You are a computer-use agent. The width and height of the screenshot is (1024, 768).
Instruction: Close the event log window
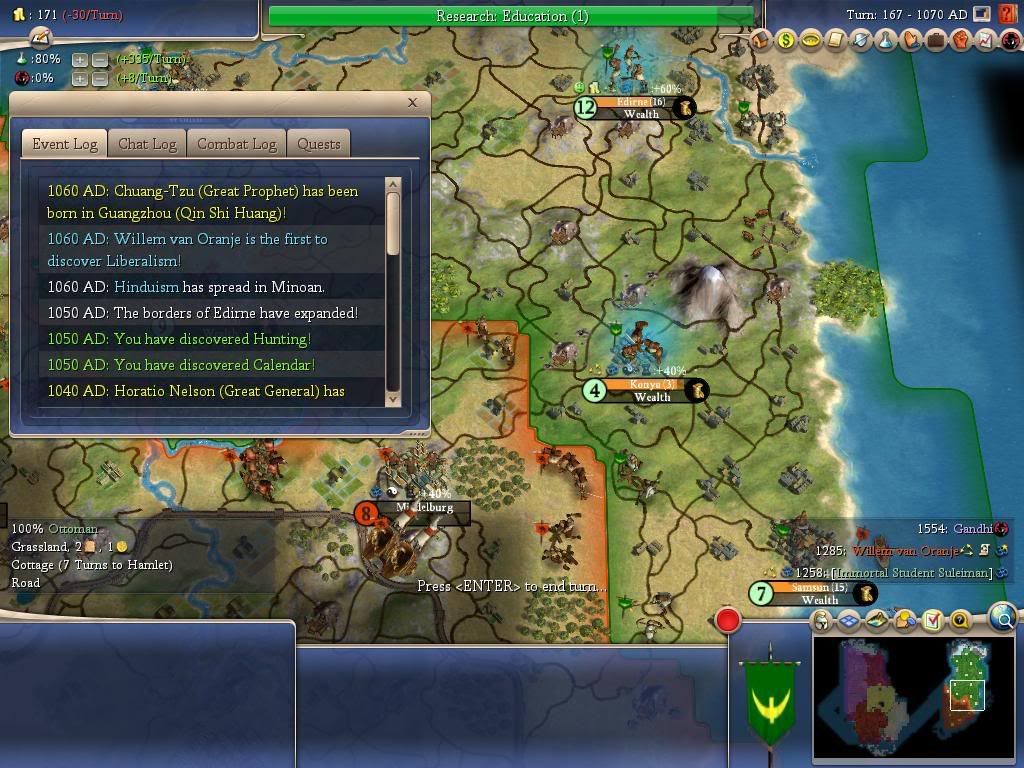(412, 103)
